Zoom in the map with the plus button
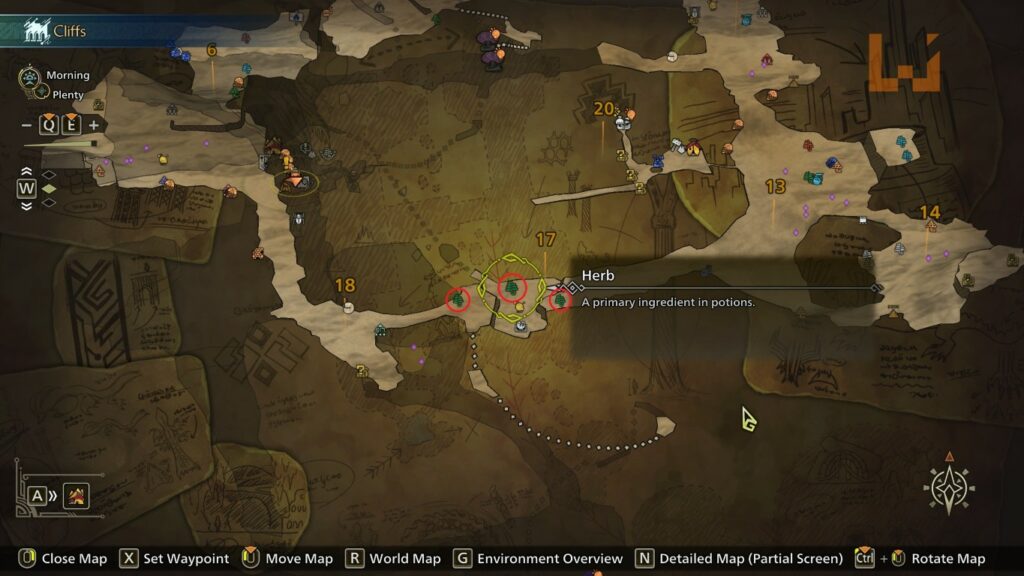Screen dimensions: 1024x576 pyautogui.click(x=94, y=125)
